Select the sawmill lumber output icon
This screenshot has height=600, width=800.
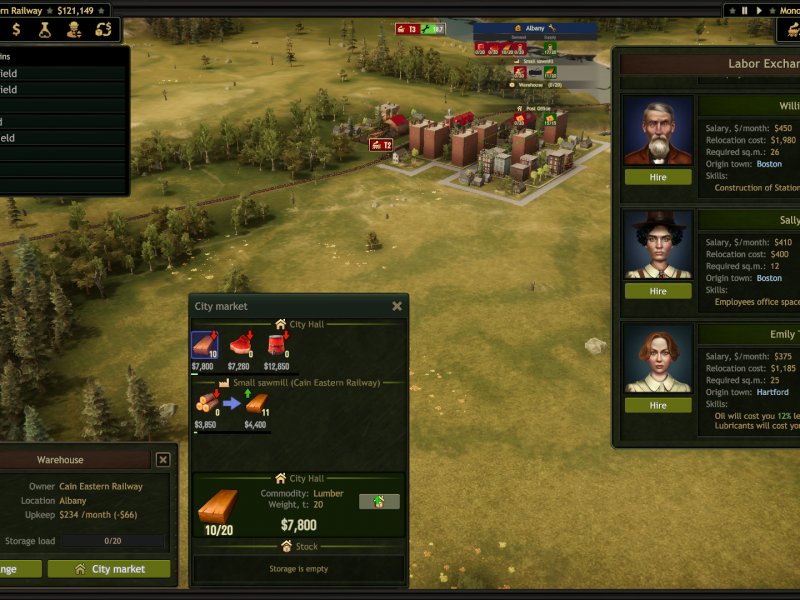click(255, 402)
